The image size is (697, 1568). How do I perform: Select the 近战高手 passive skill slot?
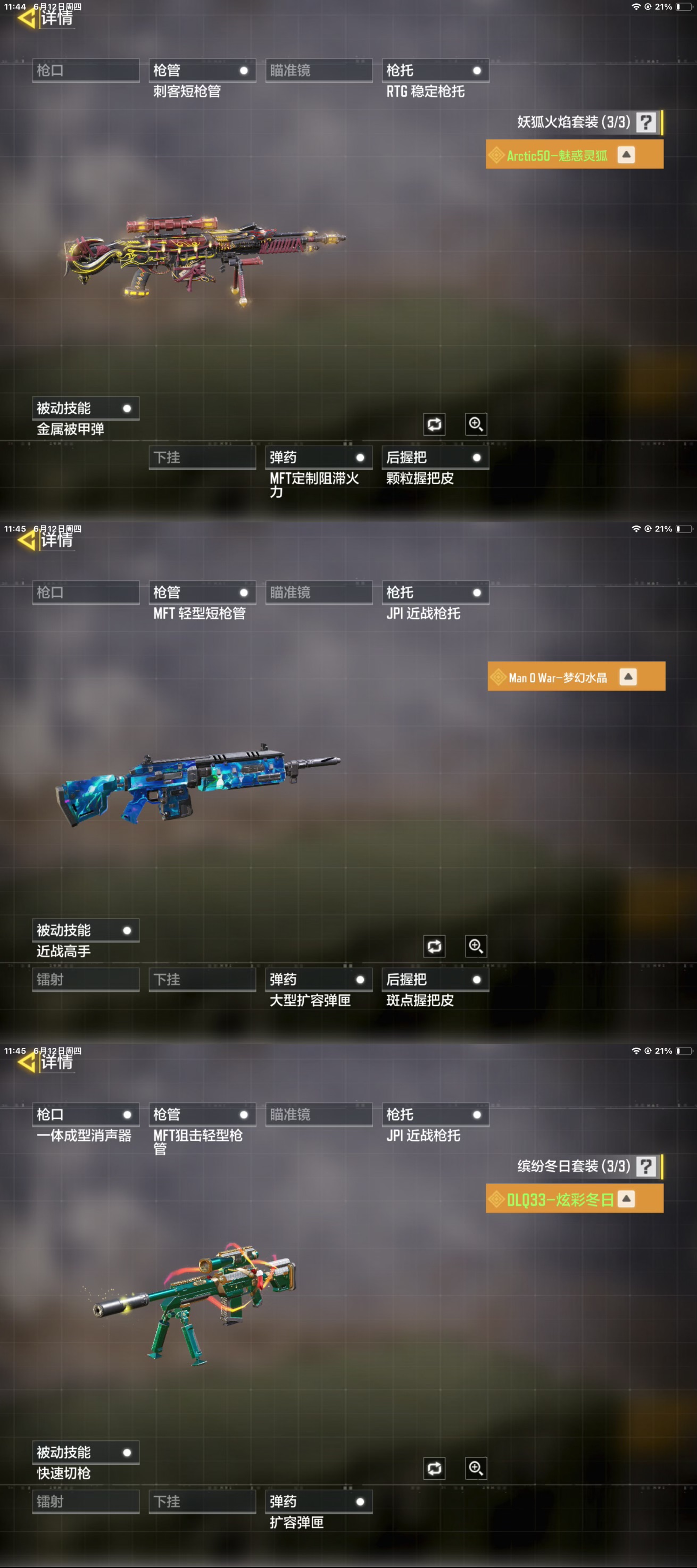[85, 931]
